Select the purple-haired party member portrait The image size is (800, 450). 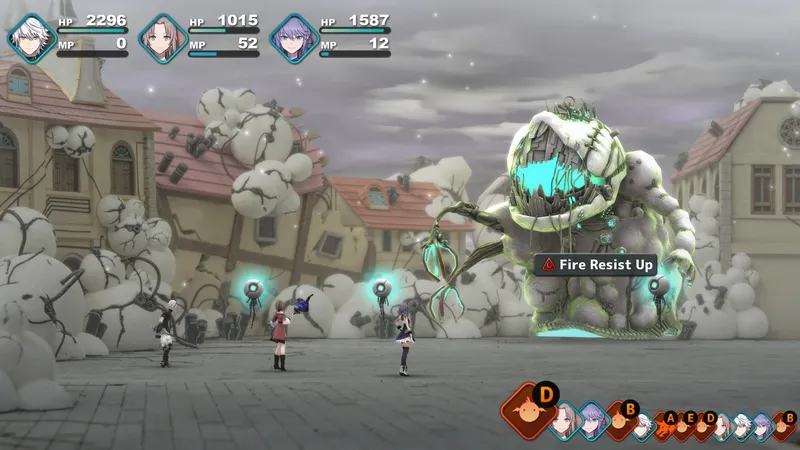(x=294, y=38)
